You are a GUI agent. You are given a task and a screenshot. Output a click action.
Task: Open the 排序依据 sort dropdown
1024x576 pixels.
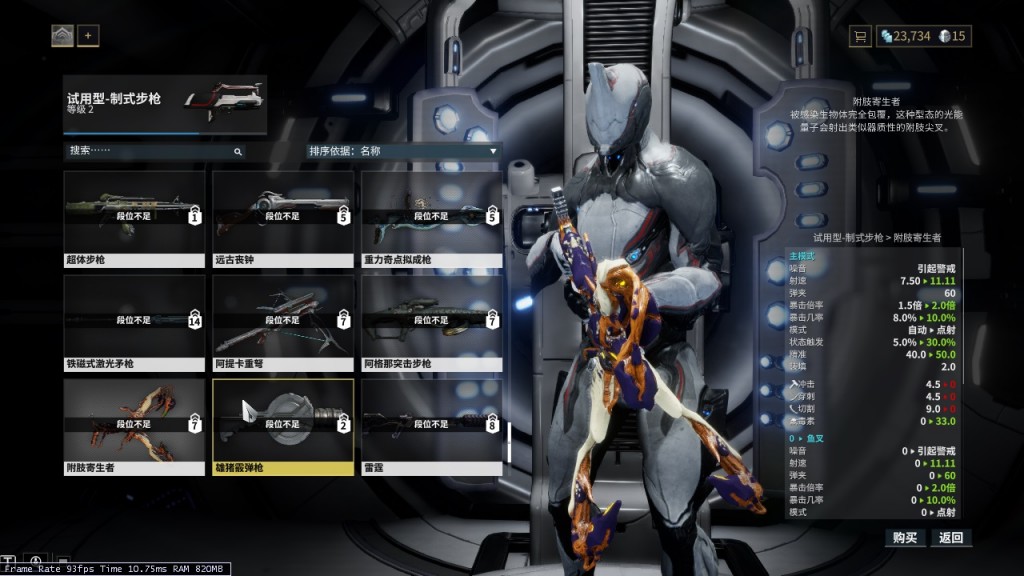pyautogui.click(x=403, y=151)
